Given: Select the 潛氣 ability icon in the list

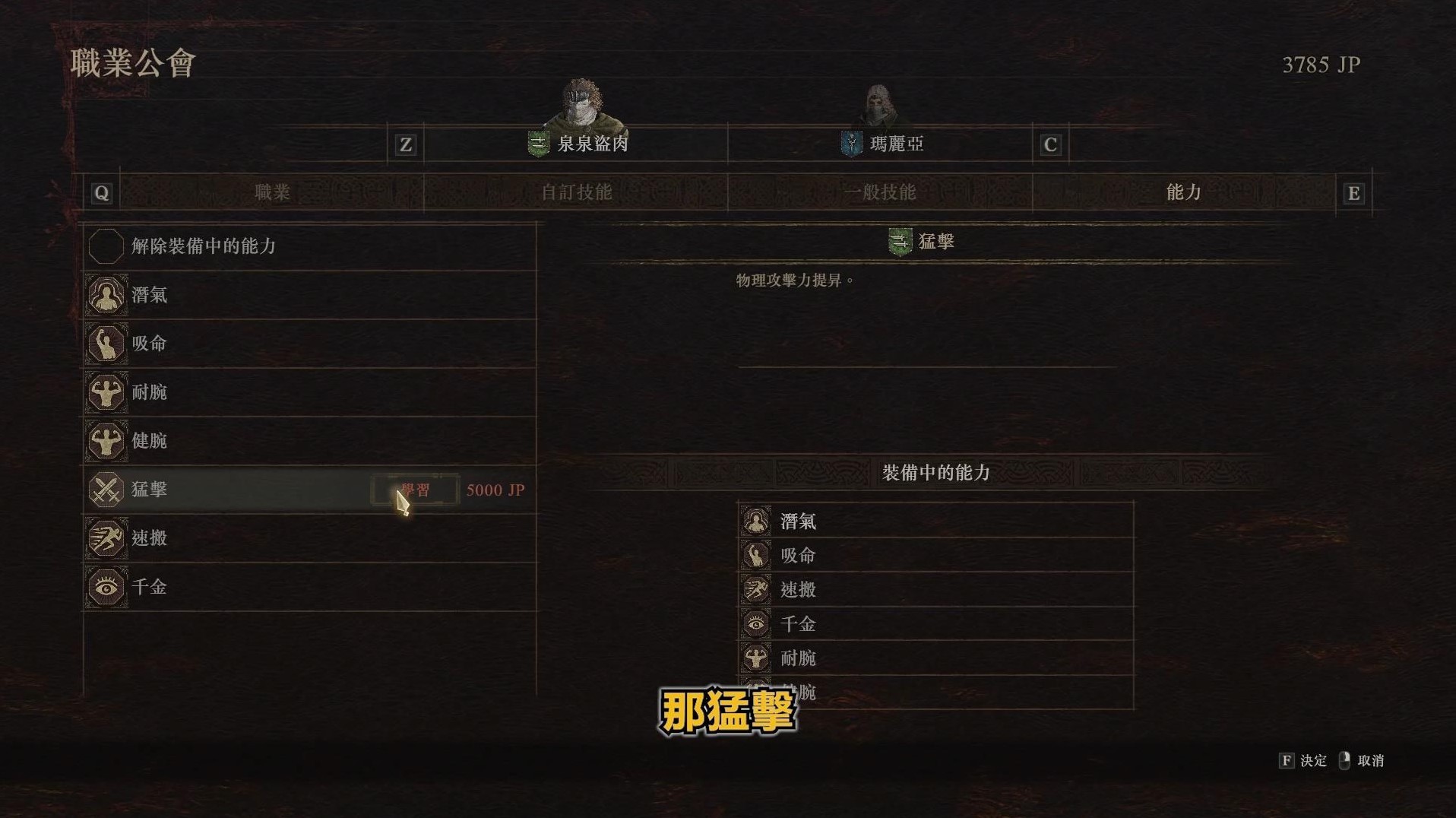Looking at the screenshot, I should (x=106, y=295).
